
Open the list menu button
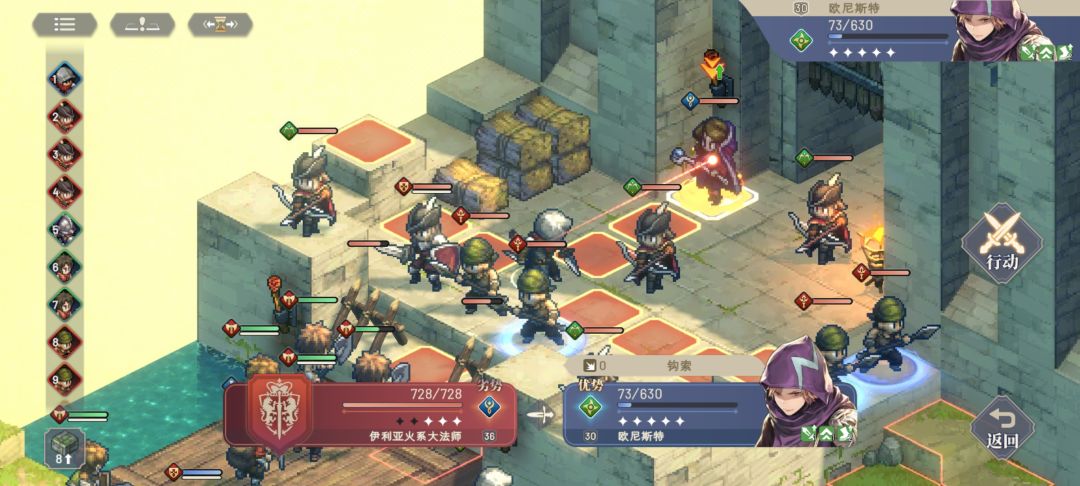click(65, 24)
